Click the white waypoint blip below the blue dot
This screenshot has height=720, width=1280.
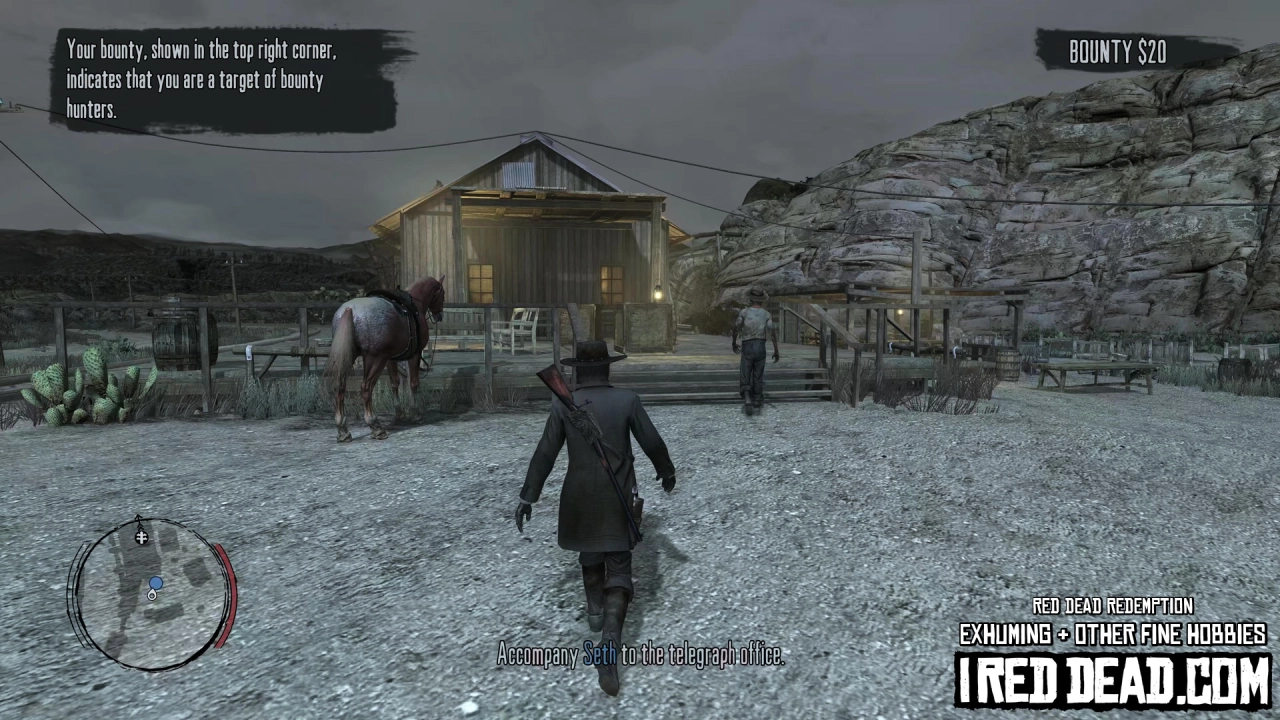(152, 596)
